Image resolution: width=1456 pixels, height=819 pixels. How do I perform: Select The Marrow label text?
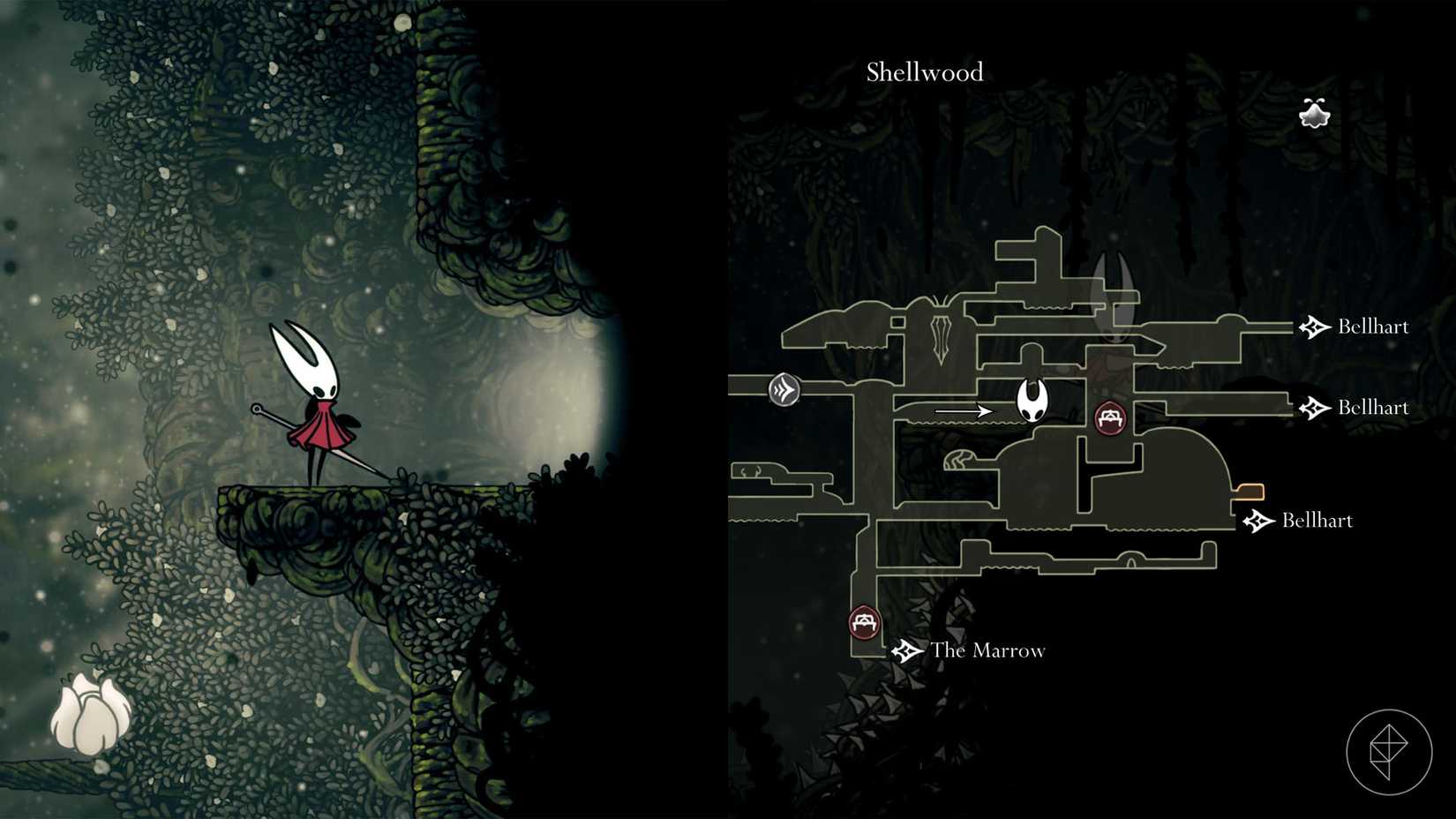(x=987, y=650)
